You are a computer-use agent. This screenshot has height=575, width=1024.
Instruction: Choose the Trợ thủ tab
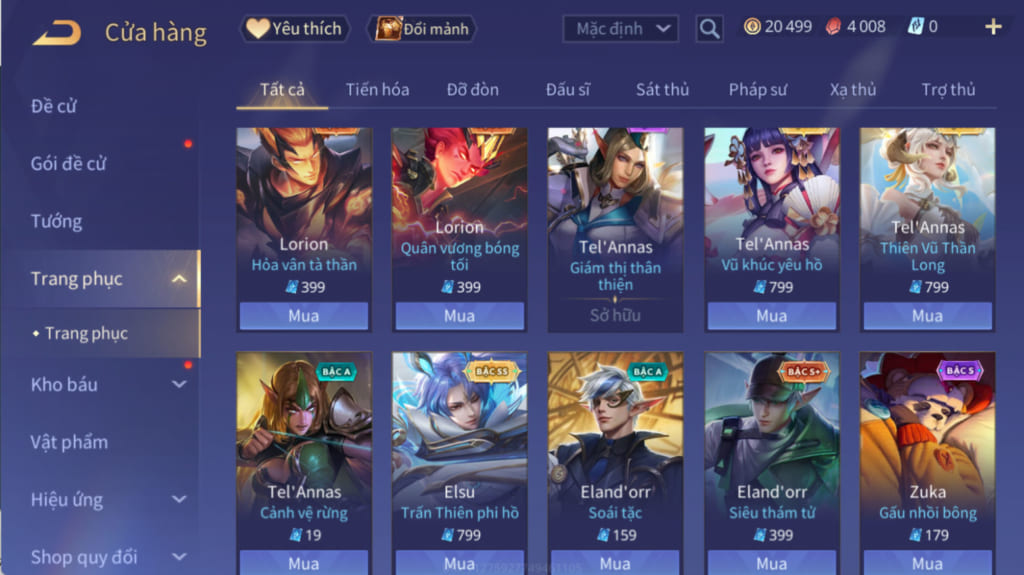948,89
